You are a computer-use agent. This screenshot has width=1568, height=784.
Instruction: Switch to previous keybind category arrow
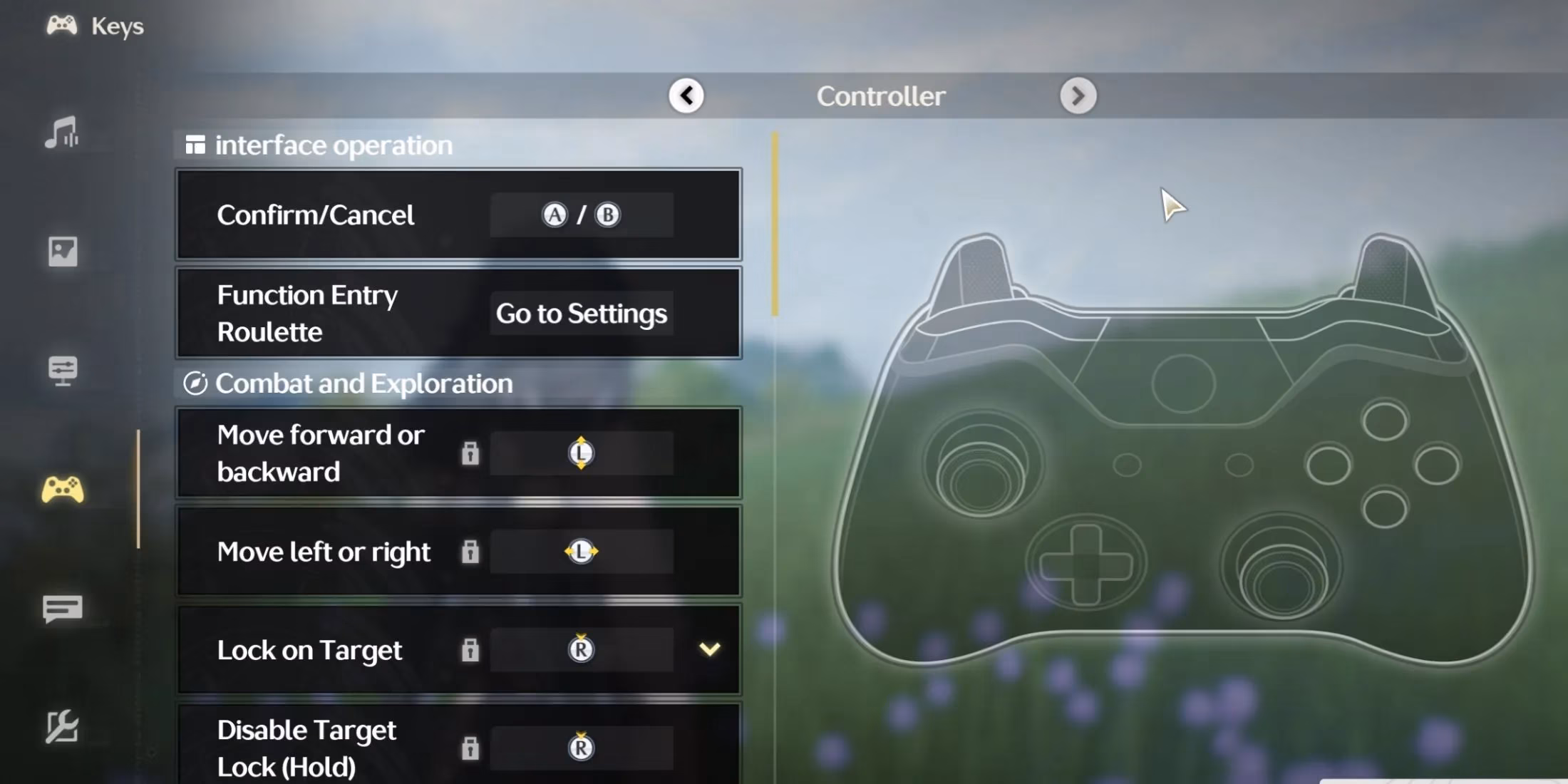coord(686,95)
